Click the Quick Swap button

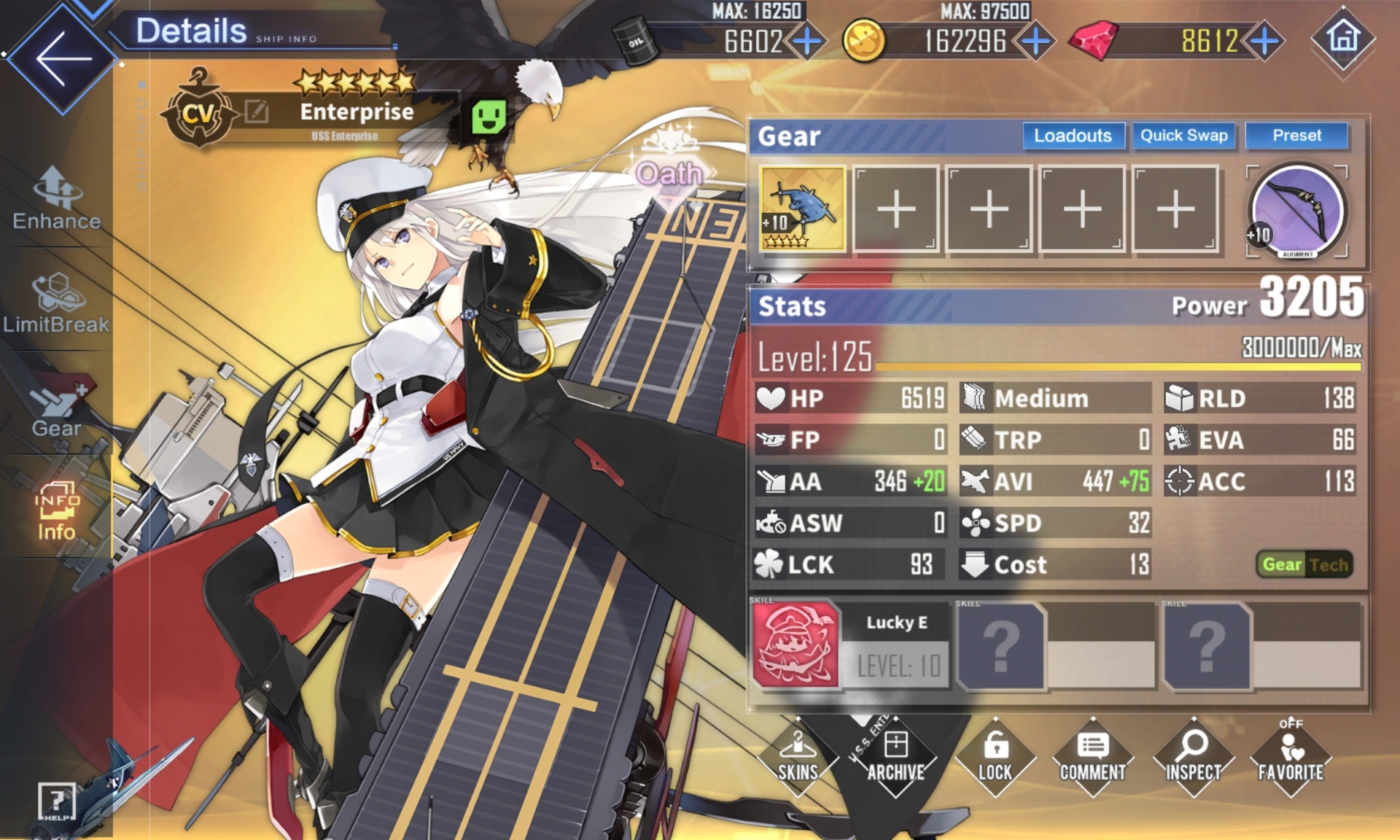tap(1183, 136)
